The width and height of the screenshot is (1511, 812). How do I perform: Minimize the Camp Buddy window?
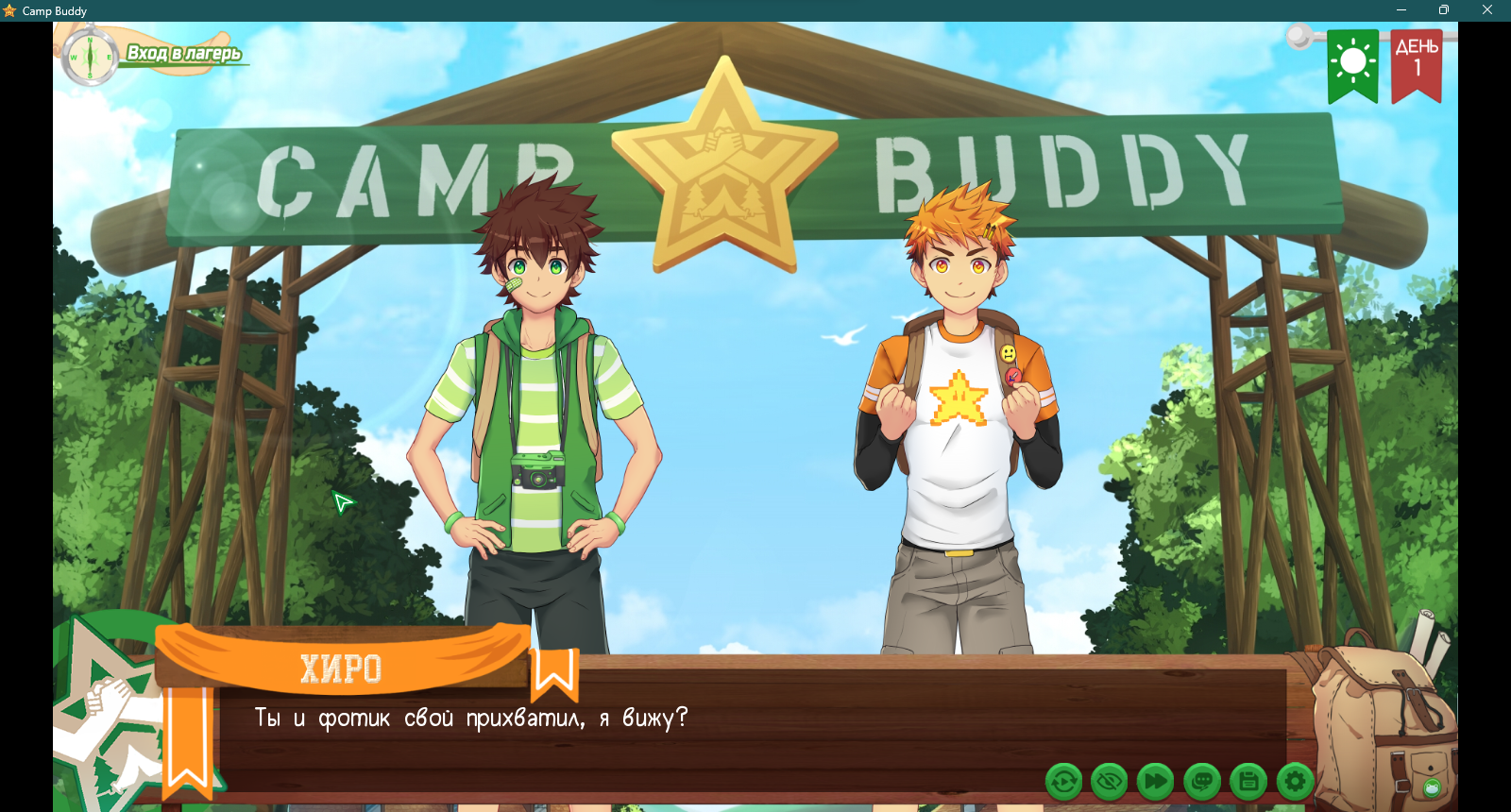click(1401, 10)
